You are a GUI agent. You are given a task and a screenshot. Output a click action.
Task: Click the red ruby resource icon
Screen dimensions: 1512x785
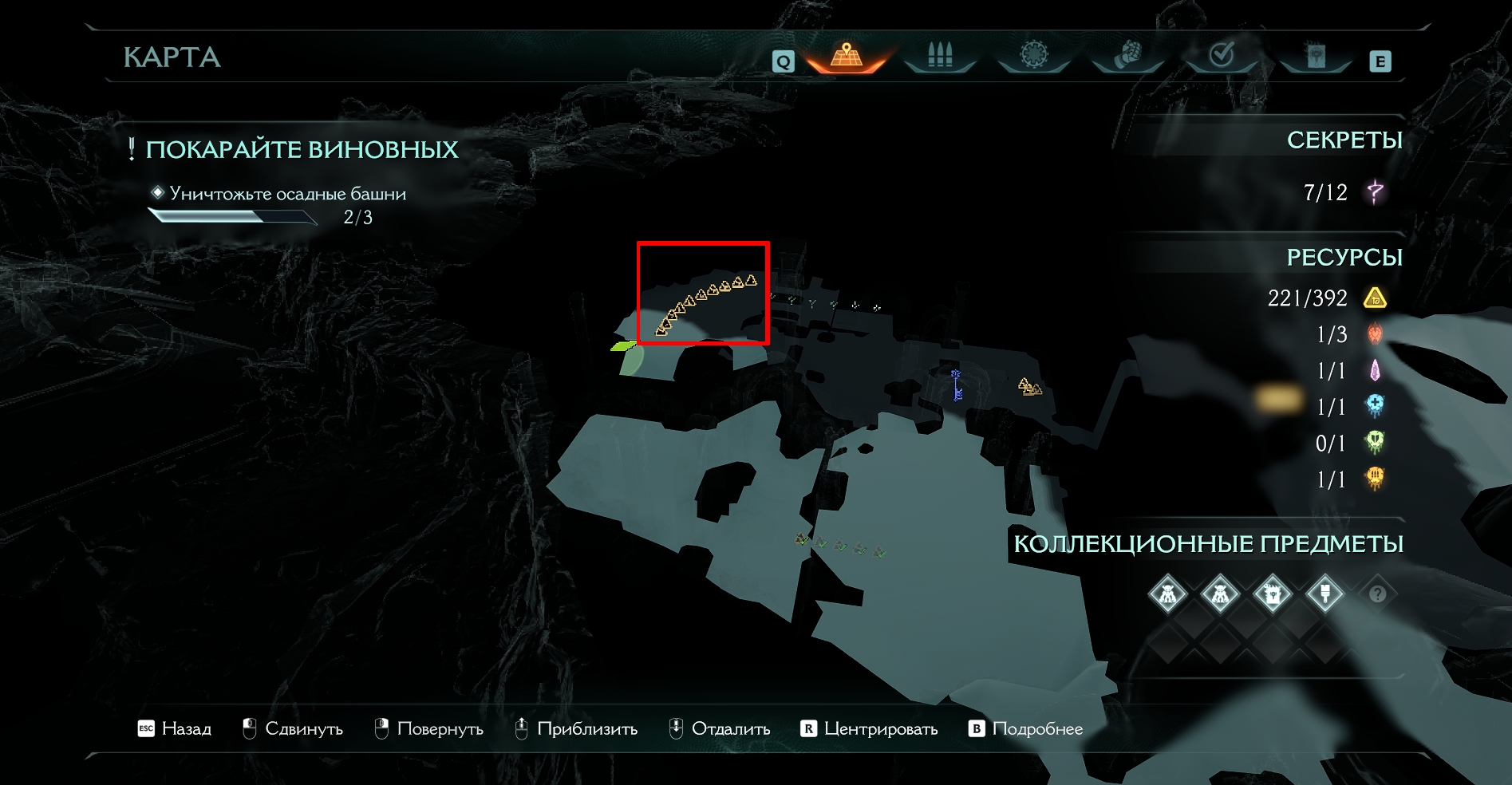[x=1375, y=334]
